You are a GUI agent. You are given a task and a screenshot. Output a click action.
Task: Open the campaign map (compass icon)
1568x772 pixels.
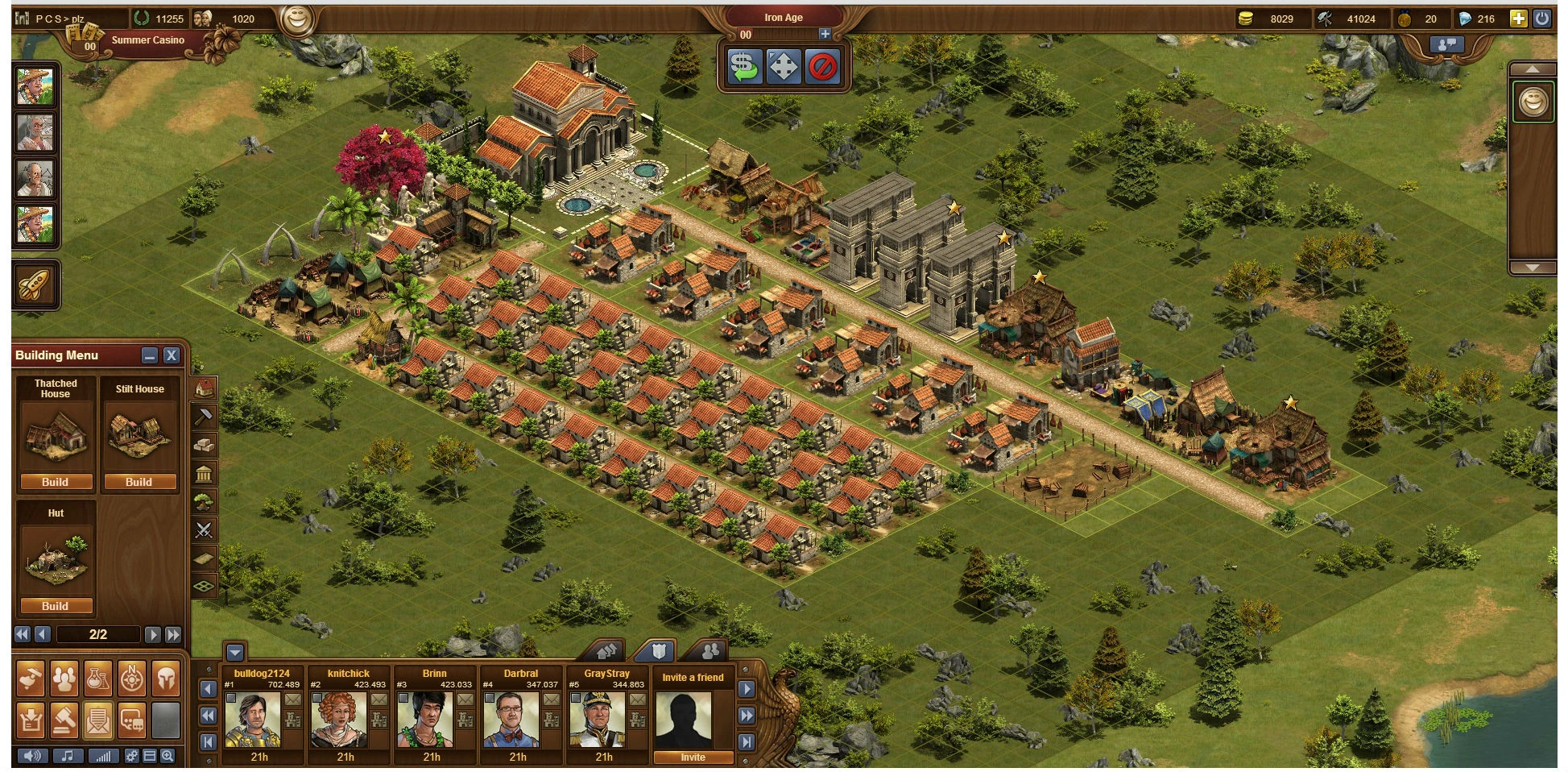(131, 679)
